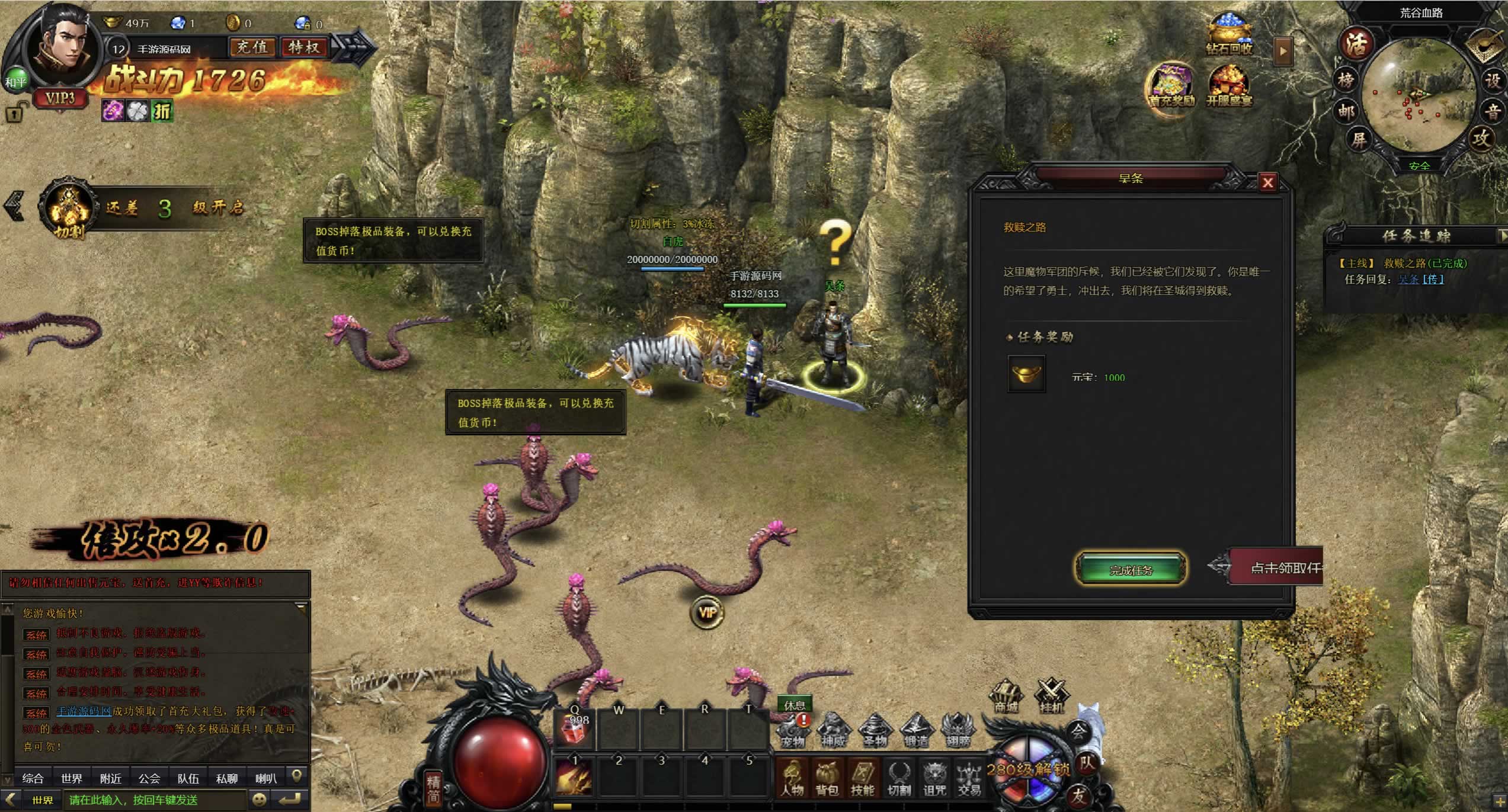Open the 榜 rankings button

click(1346, 79)
